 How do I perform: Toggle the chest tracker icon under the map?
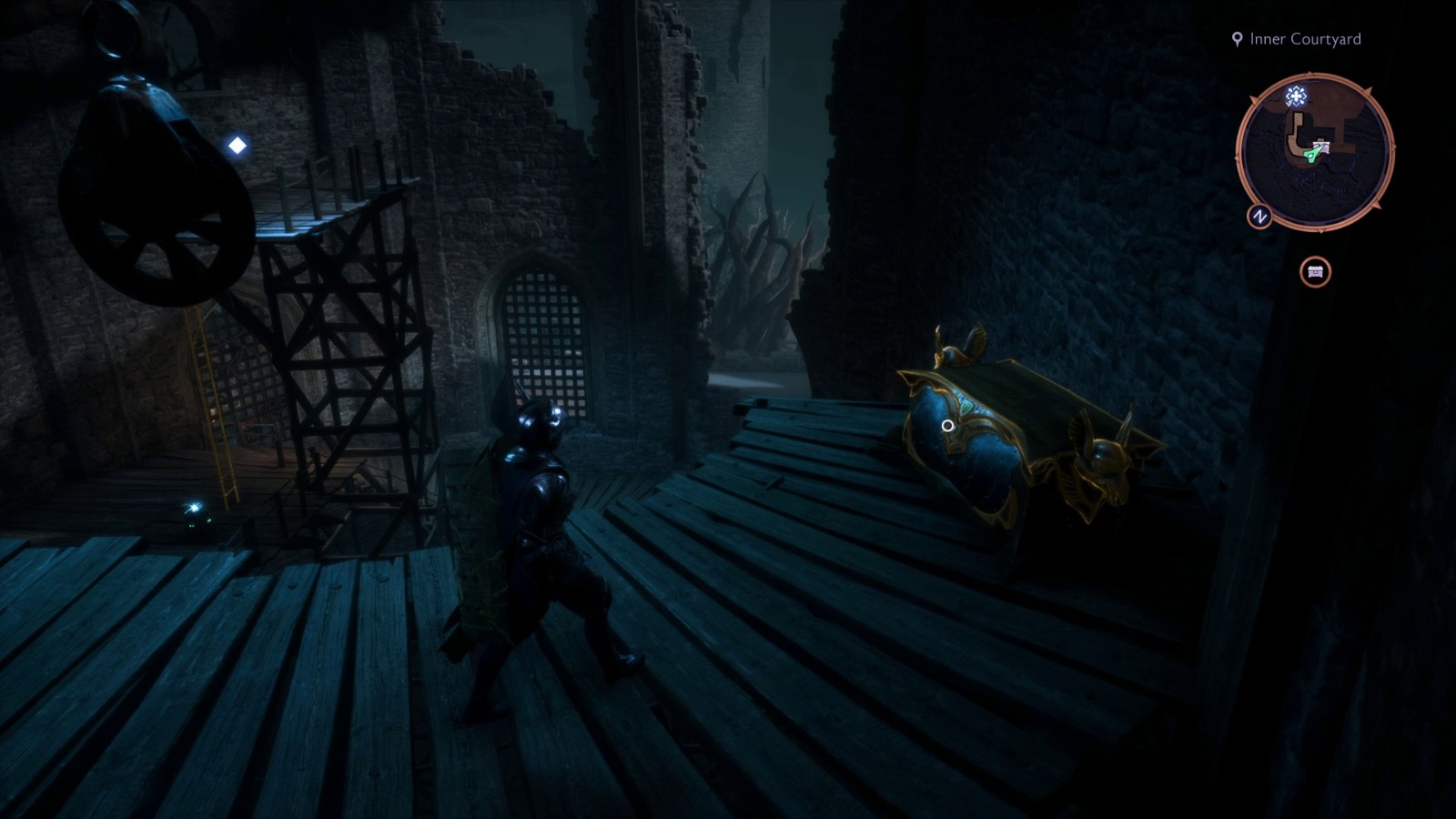point(1314,270)
